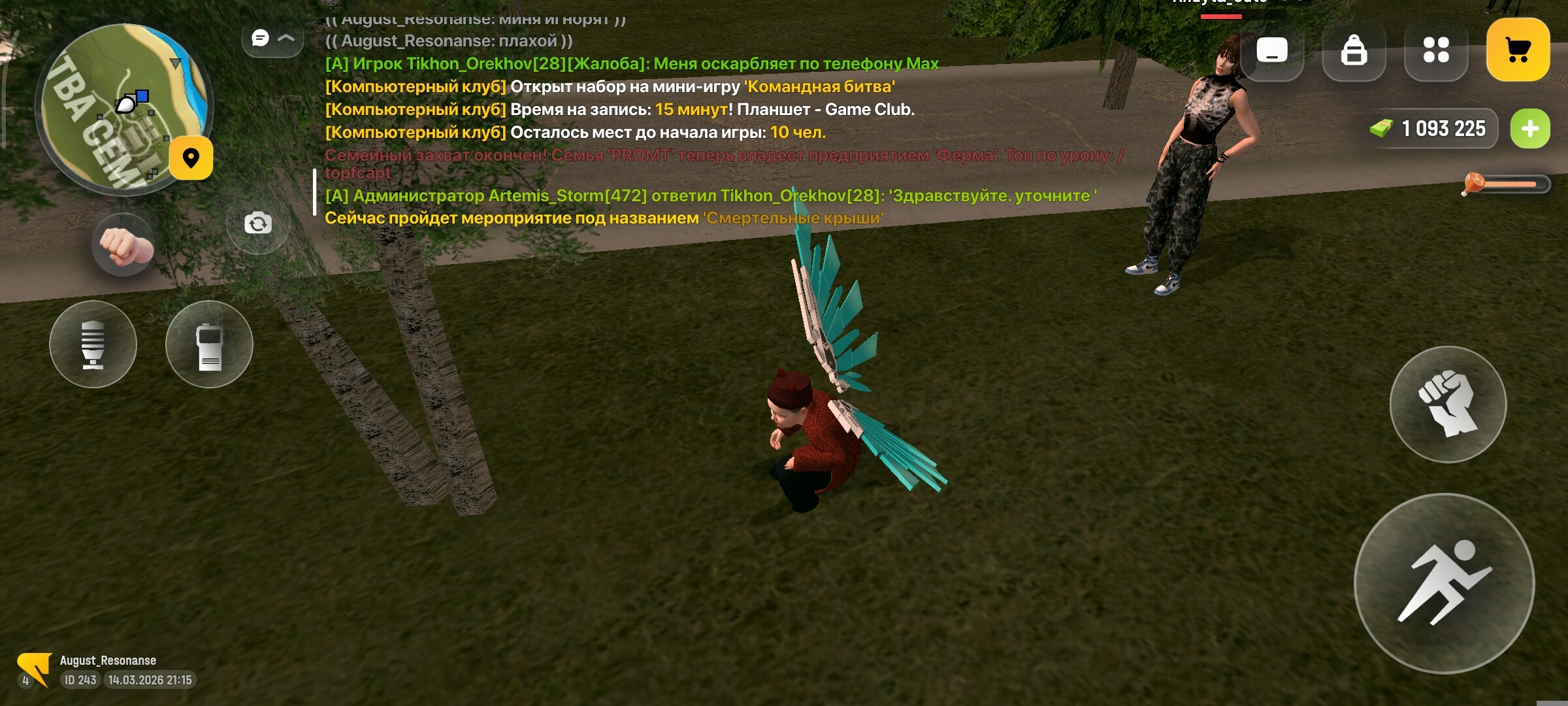The height and width of the screenshot is (706, 1568).
Task: Open the tablet device icon at top right
Action: click(1271, 48)
